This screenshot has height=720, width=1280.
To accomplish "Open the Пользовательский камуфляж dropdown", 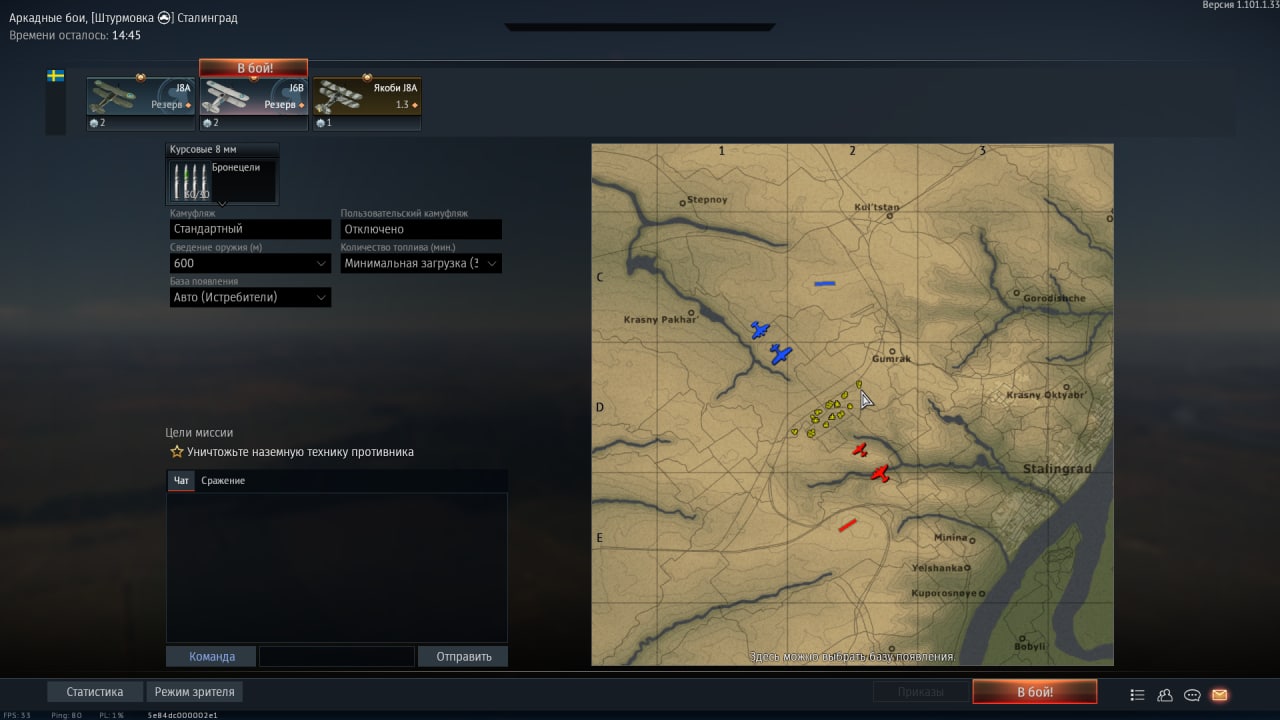I will tap(421, 229).
